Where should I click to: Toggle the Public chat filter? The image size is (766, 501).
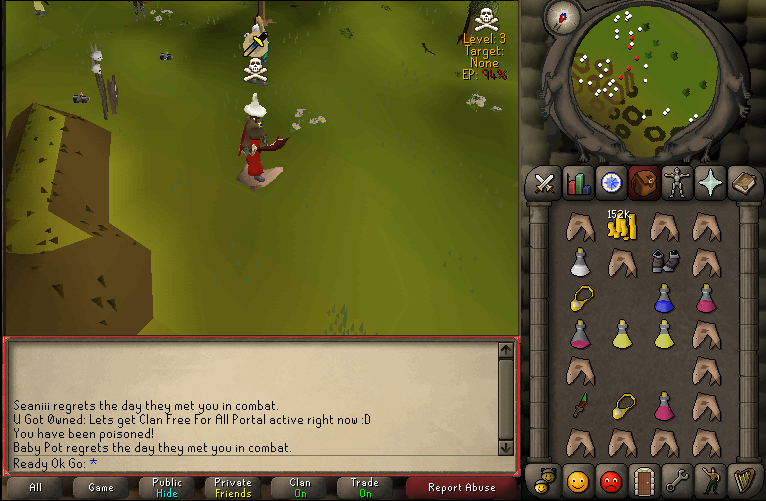(167, 488)
